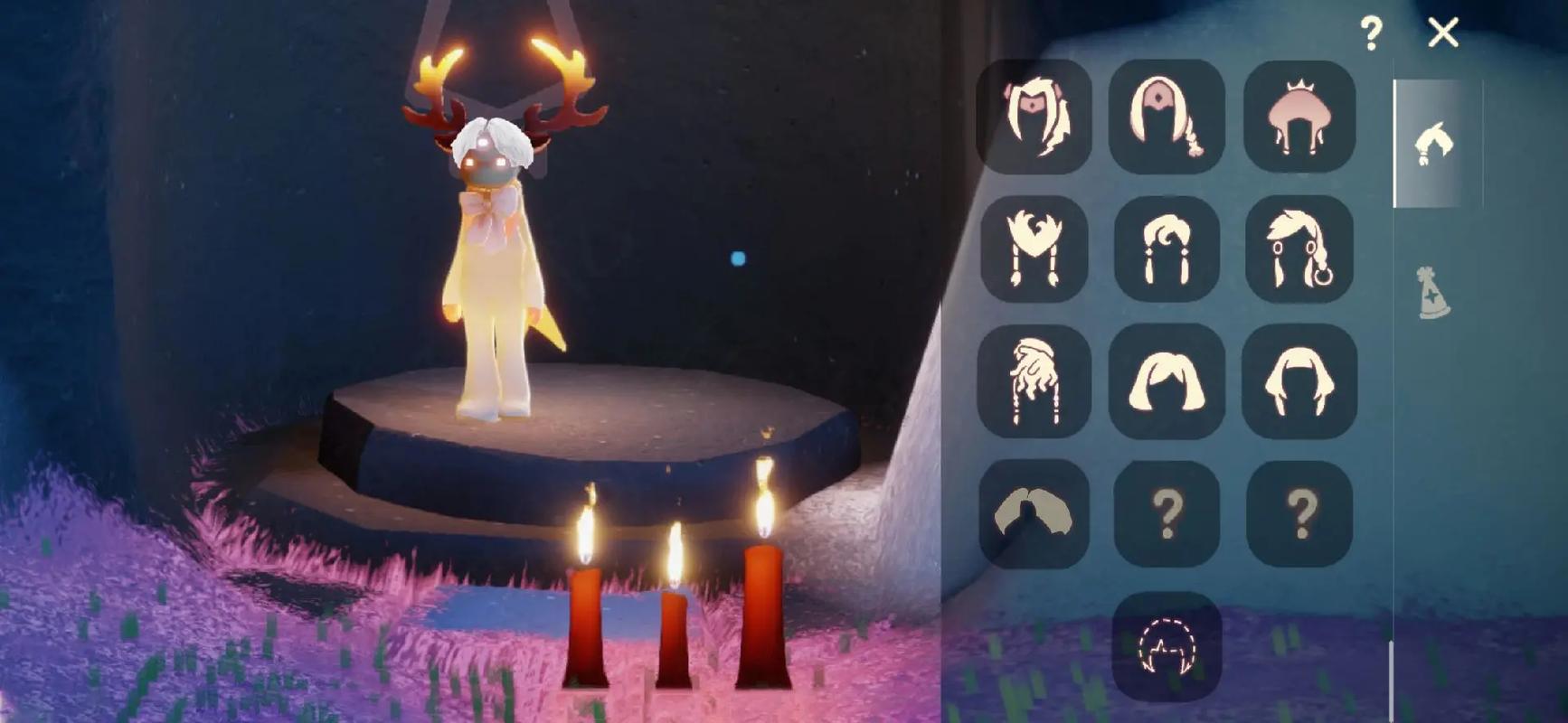Choose the long hair with side braid
This screenshot has width=1568, height=723.
(1167, 117)
